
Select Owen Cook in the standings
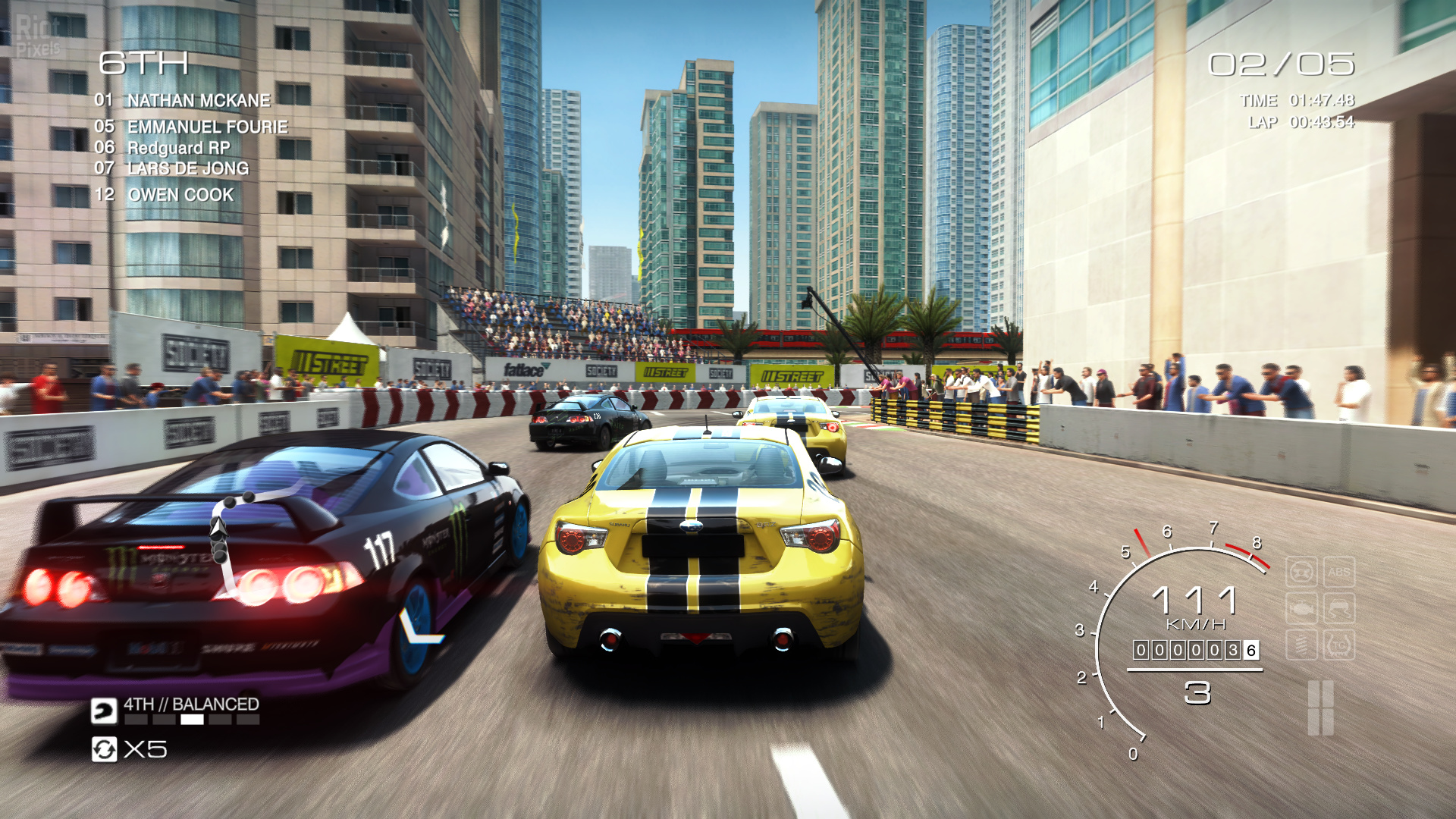point(180,195)
